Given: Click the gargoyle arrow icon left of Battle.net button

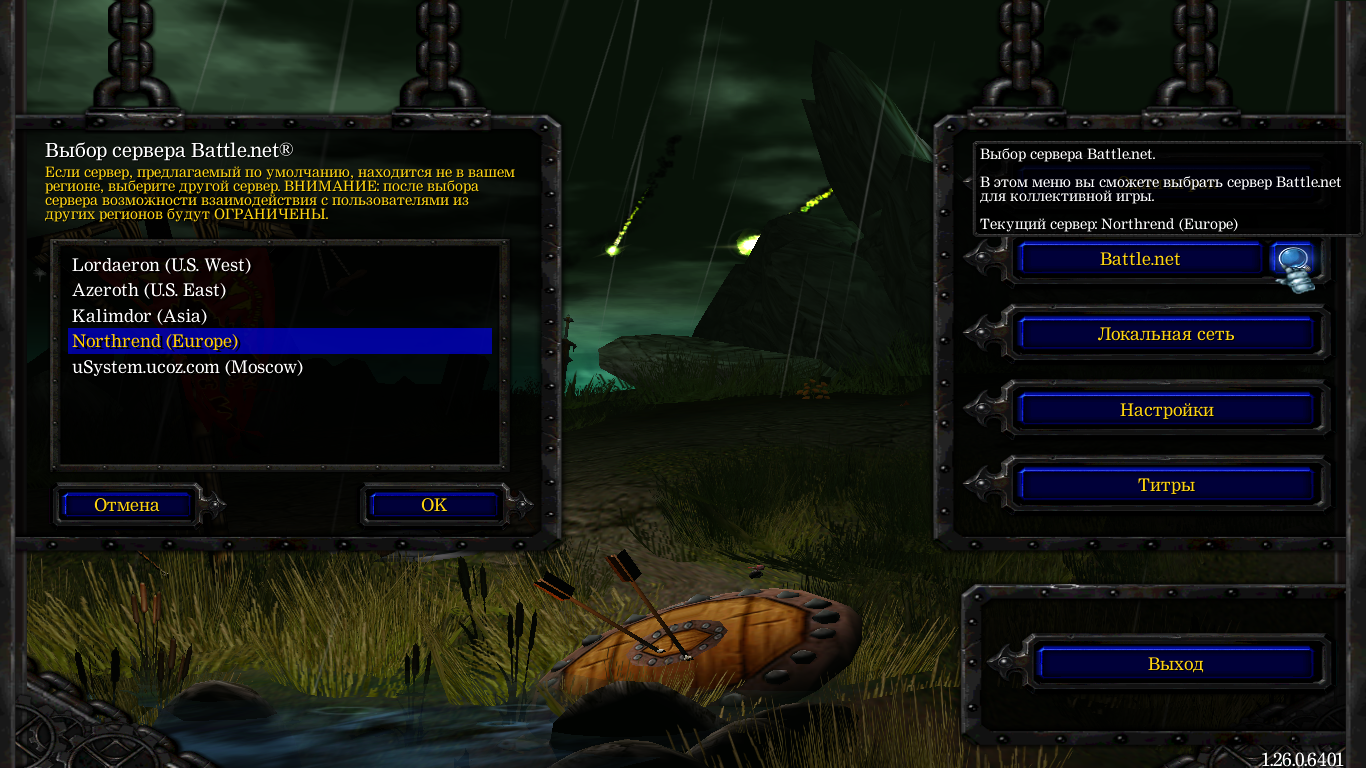Looking at the screenshot, I should [985, 259].
